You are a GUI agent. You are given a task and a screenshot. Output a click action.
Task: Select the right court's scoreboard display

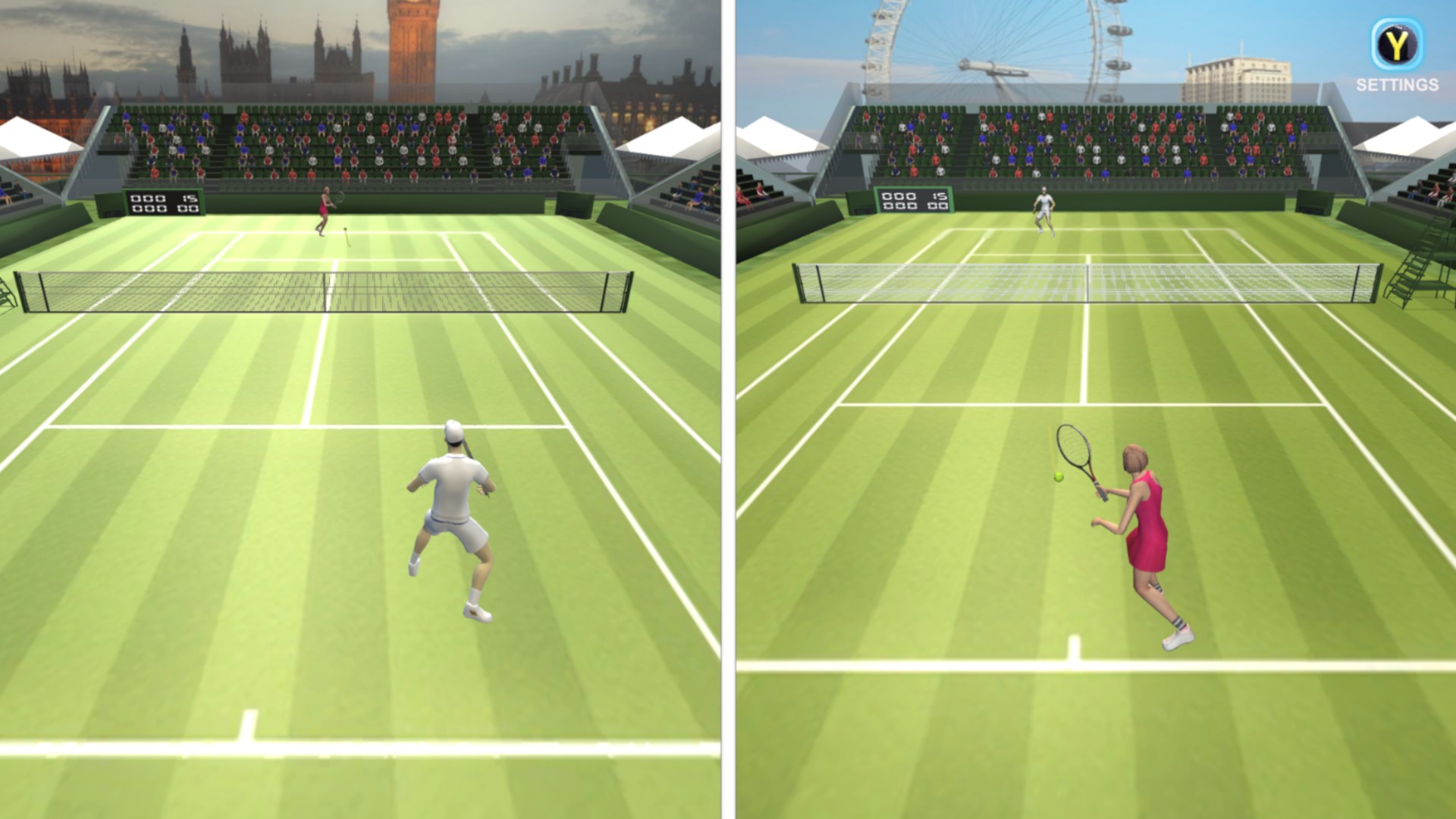(x=912, y=199)
